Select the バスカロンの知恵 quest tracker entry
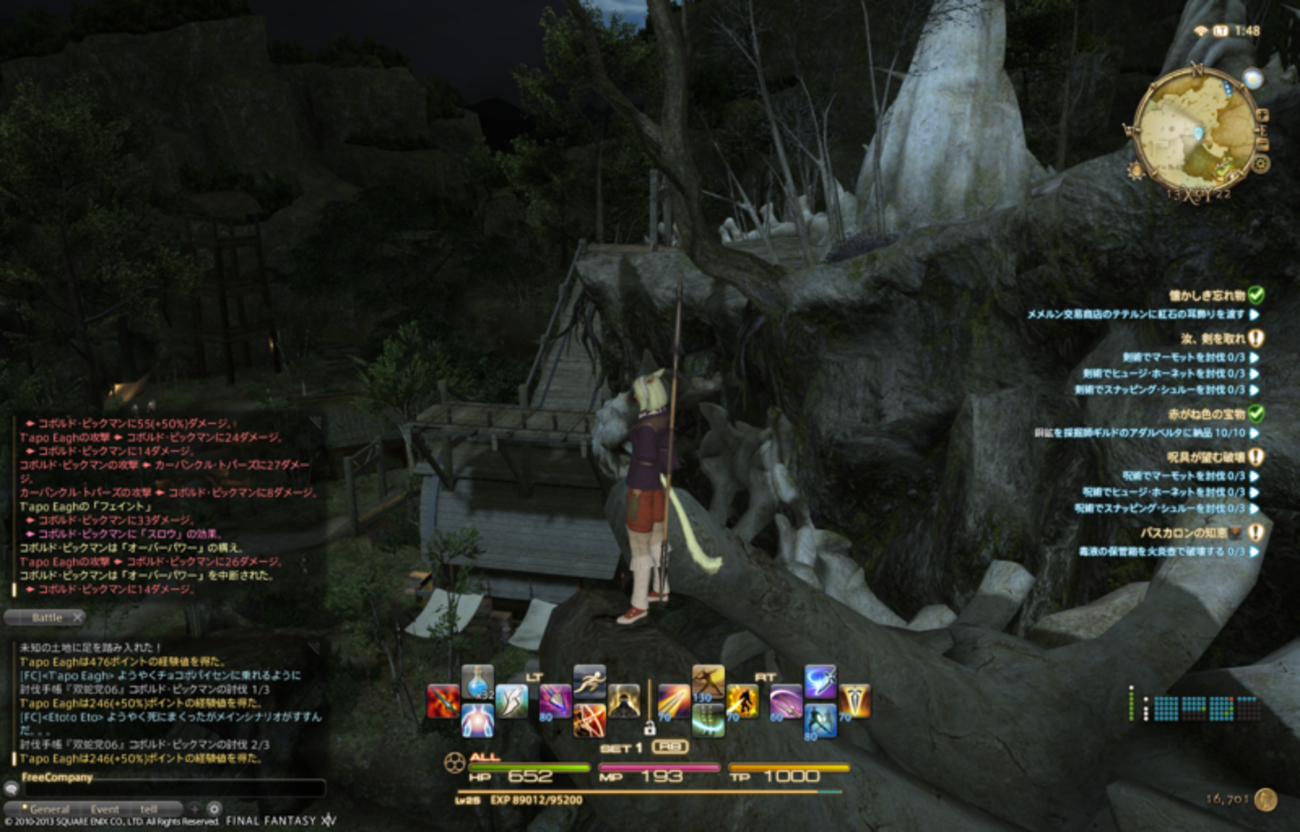This screenshot has height=832, width=1300. 1190,533
